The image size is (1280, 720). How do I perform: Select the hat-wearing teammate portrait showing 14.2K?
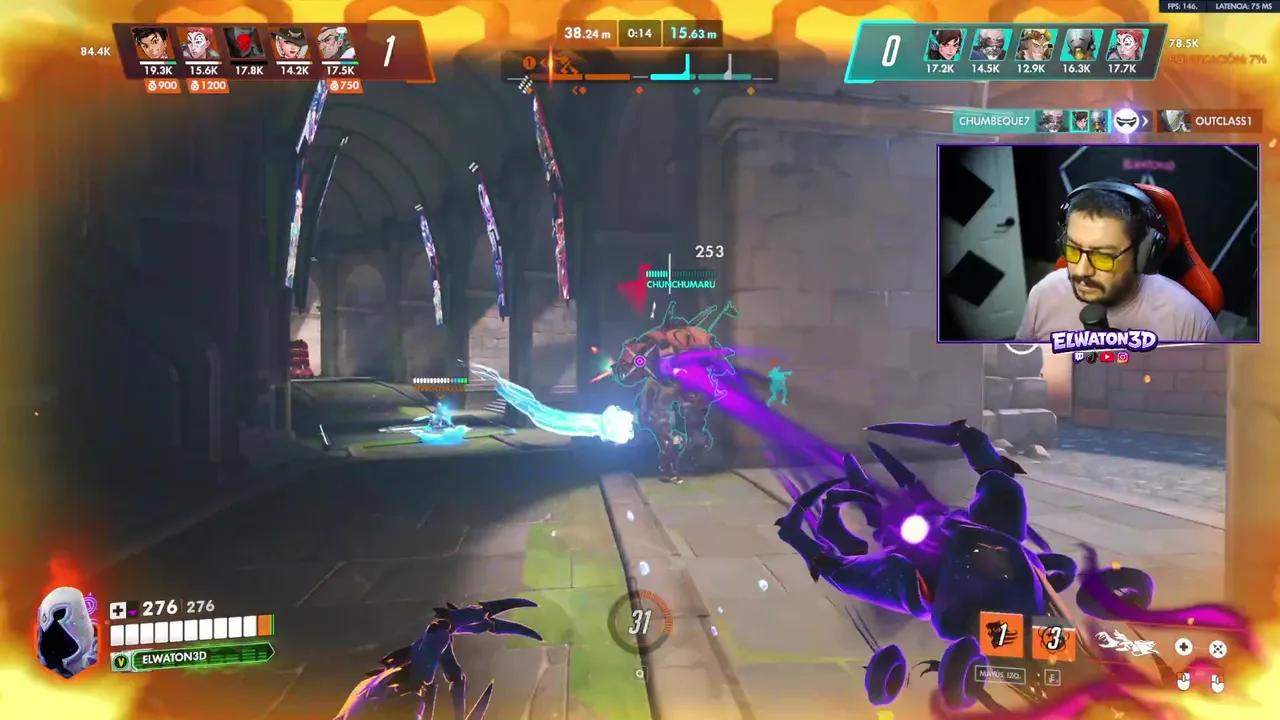click(x=293, y=45)
